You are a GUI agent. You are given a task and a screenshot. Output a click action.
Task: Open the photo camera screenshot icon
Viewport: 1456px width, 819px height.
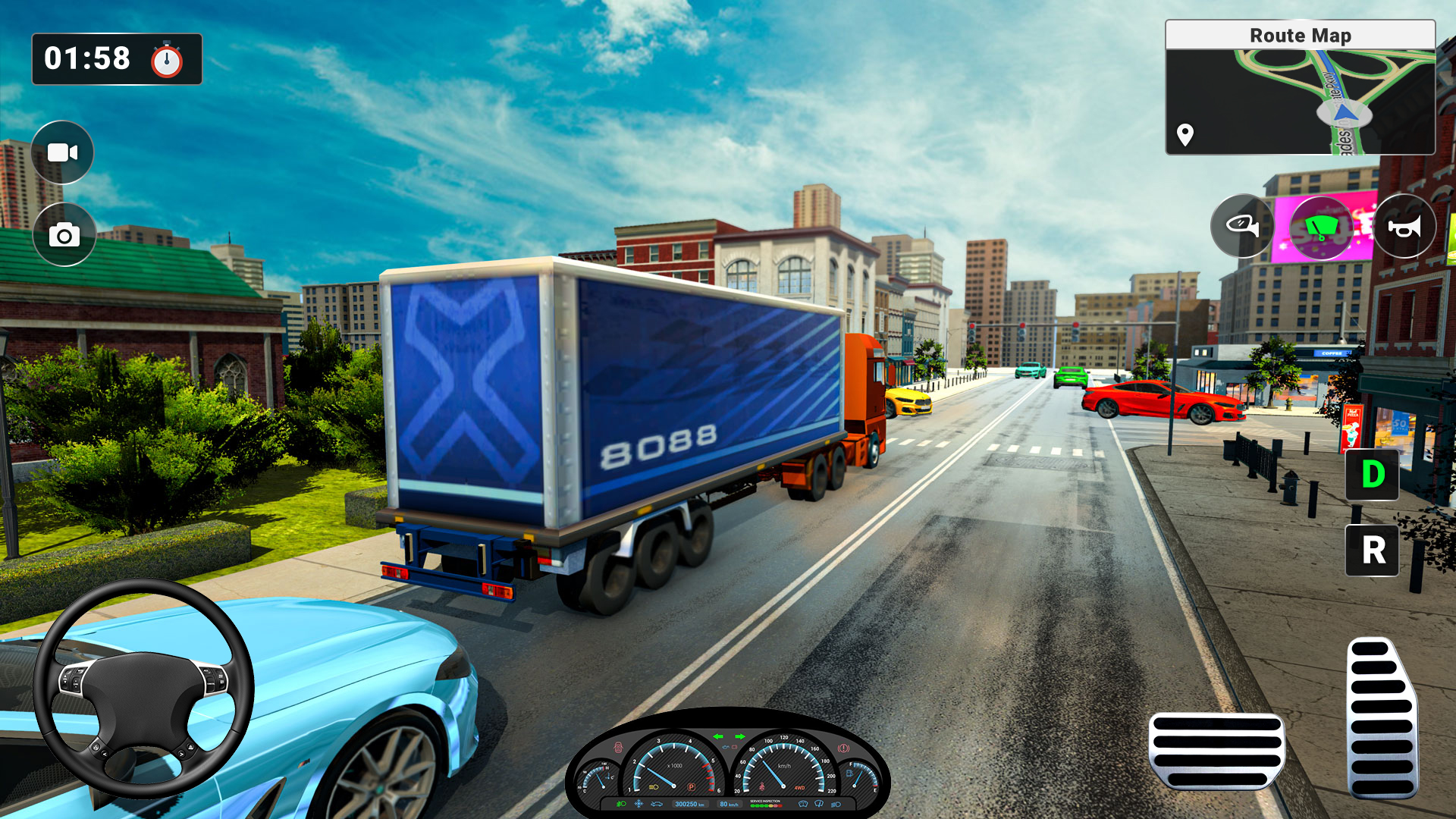(x=64, y=235)
